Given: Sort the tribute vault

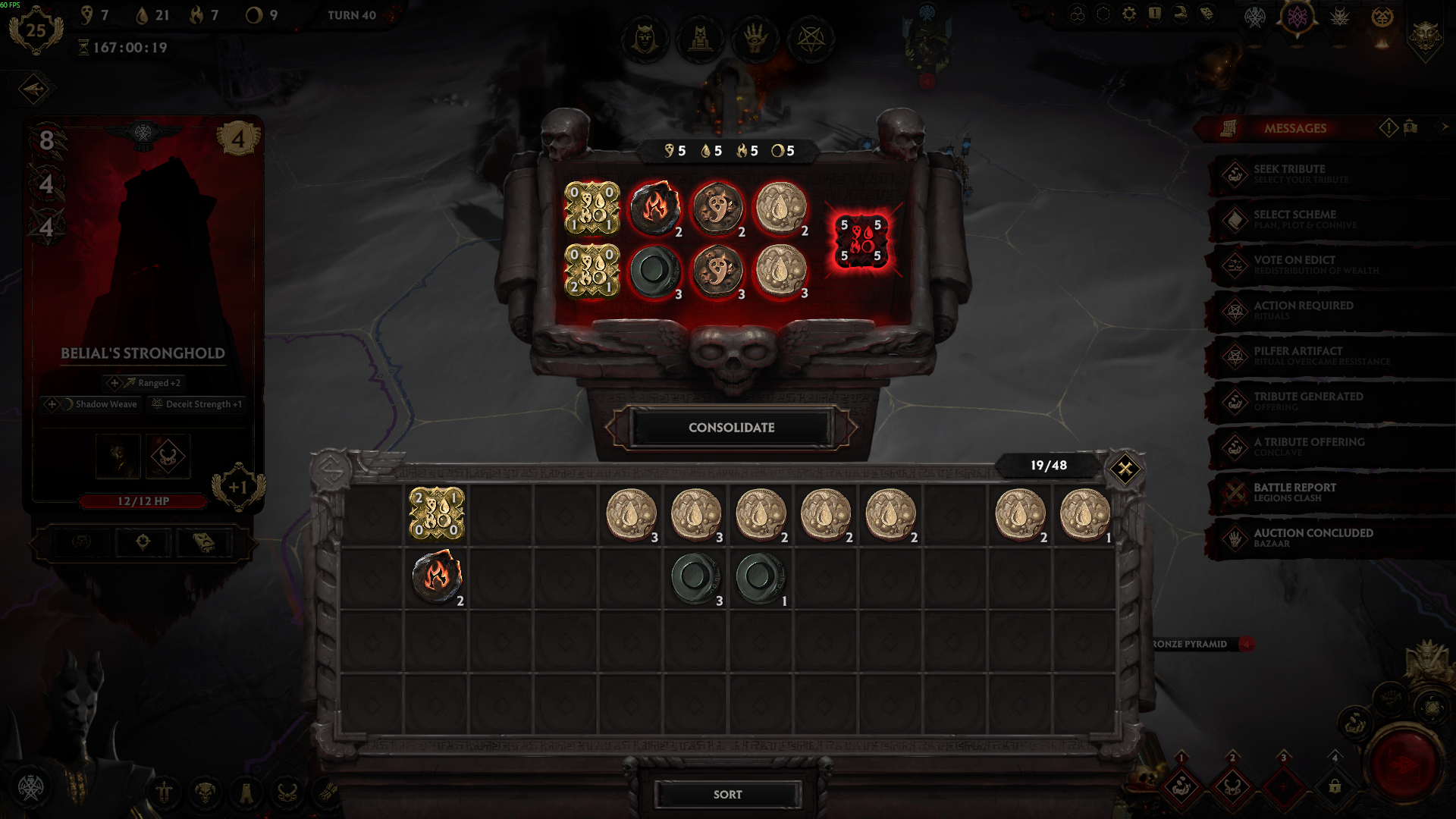Looking at the screenshot, I should pyautogui.click(x=727, y=794).
